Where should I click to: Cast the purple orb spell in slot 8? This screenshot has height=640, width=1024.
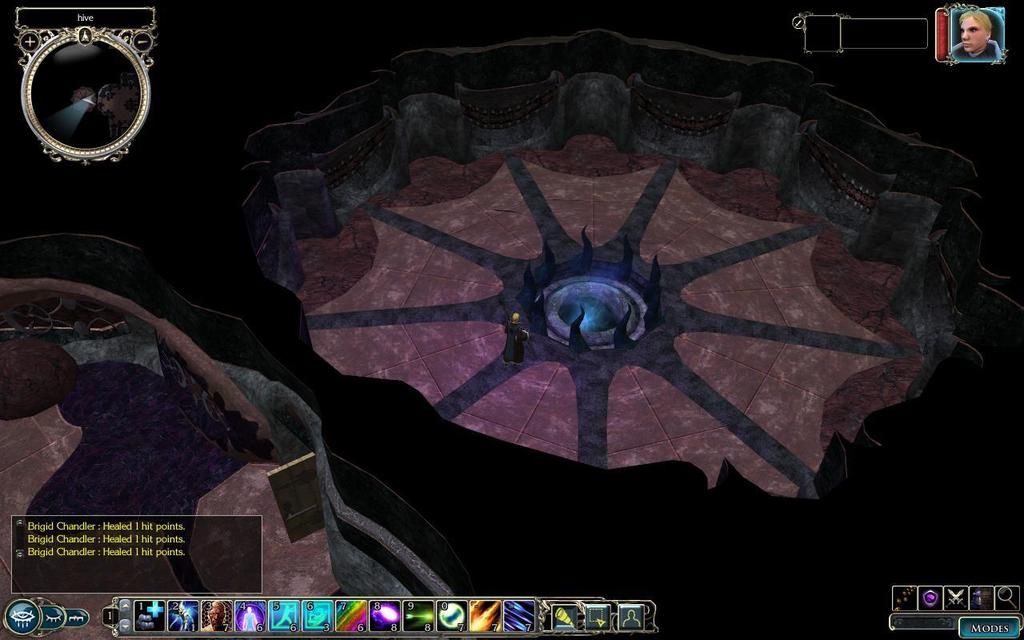click(385, 615)
